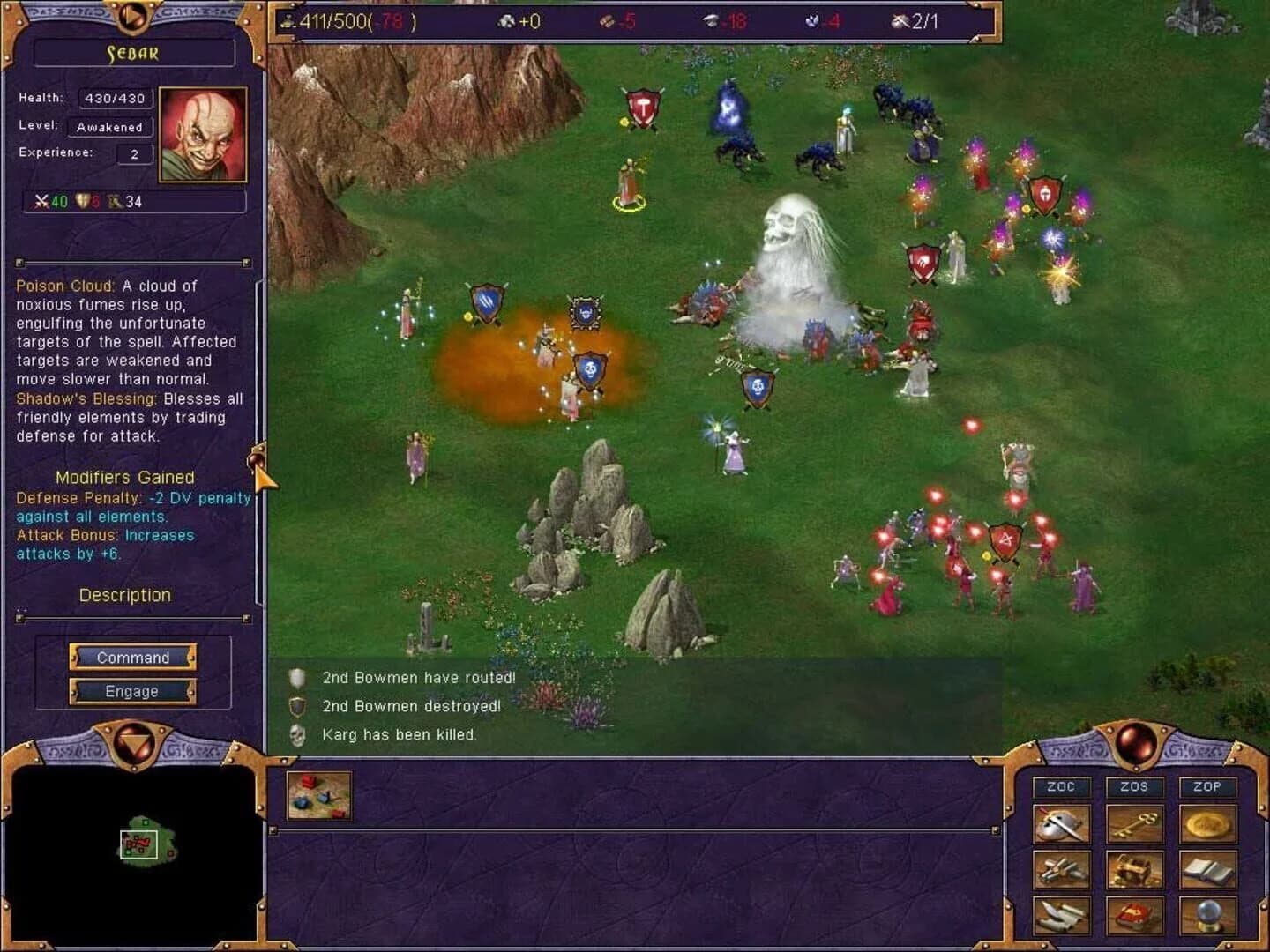Open the red spellbook icon

coord(1135,915)
